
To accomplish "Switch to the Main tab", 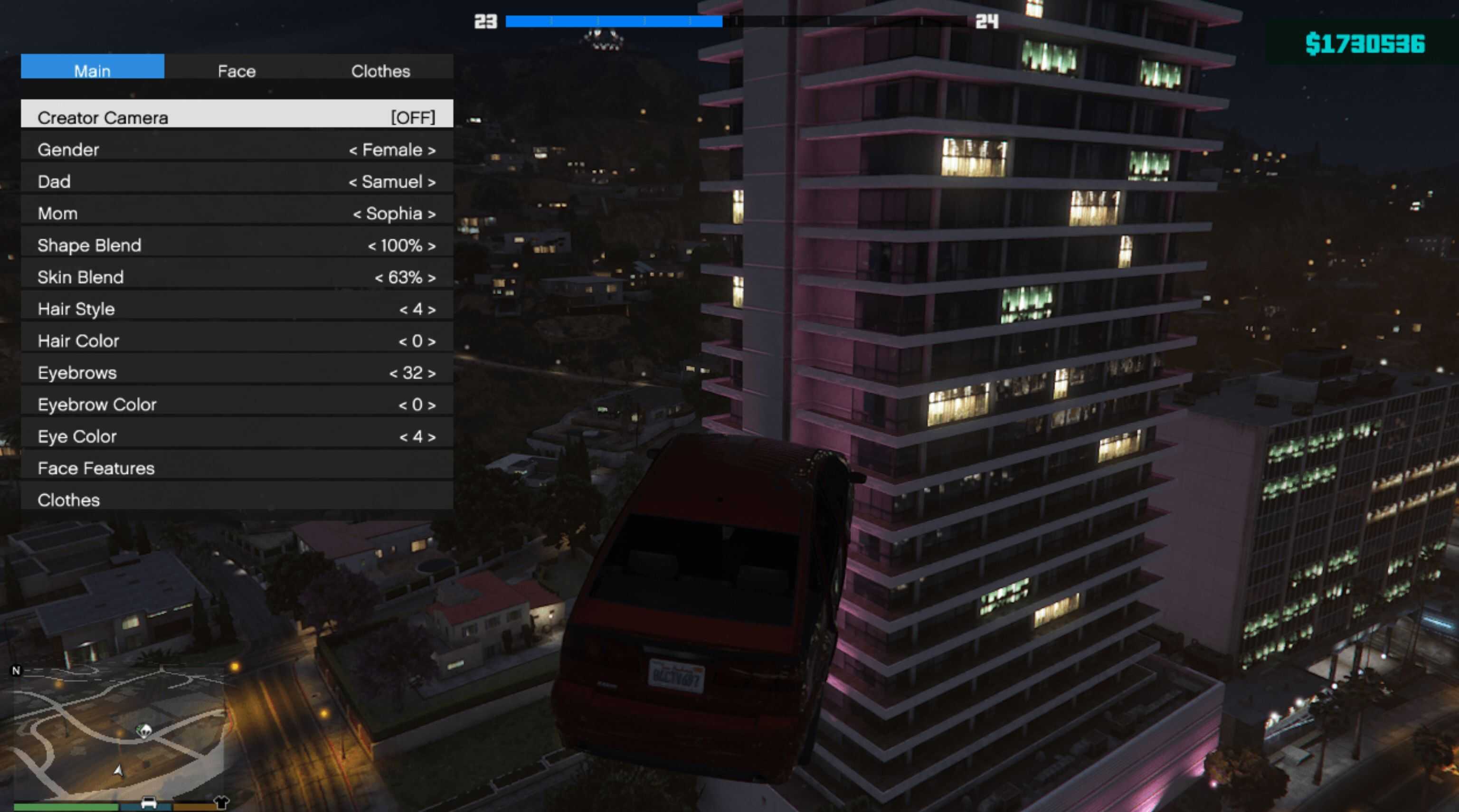I will coord(92,70).
